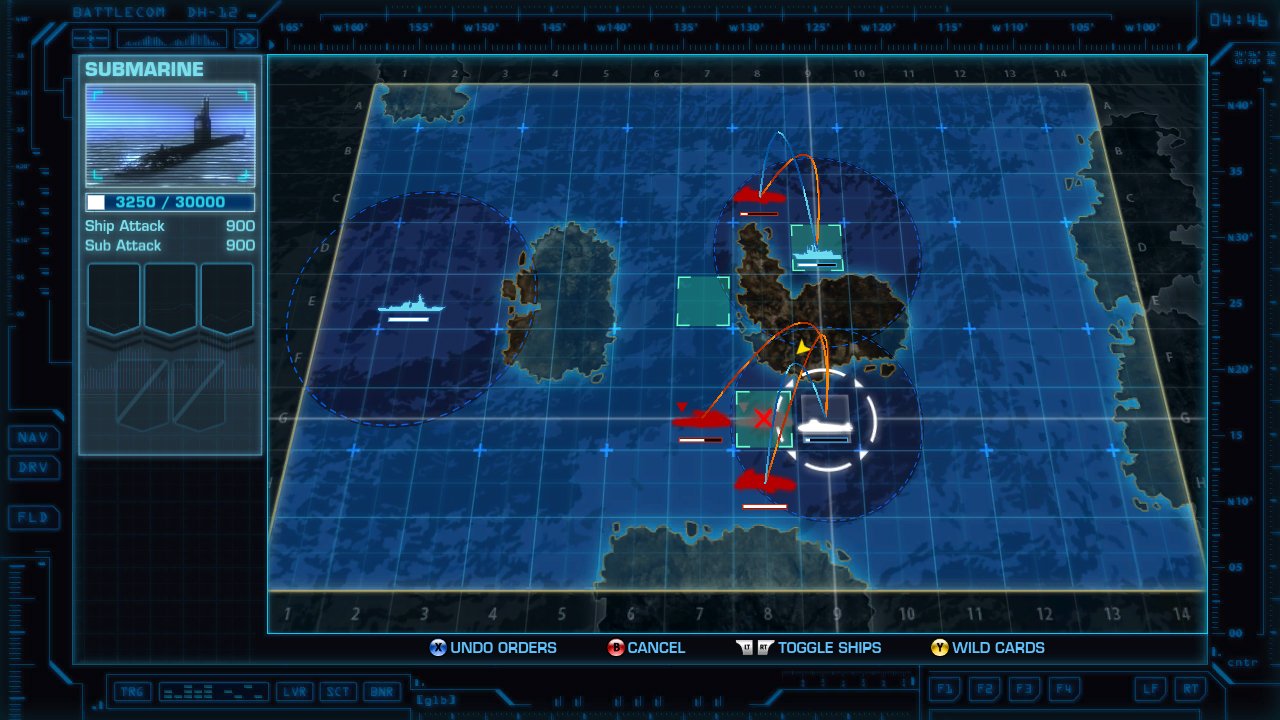Viewport: 1280px width, 720px height.
Task: Click the SCT scanner icon
Action: pyautogui.click(x=338, y=691)
